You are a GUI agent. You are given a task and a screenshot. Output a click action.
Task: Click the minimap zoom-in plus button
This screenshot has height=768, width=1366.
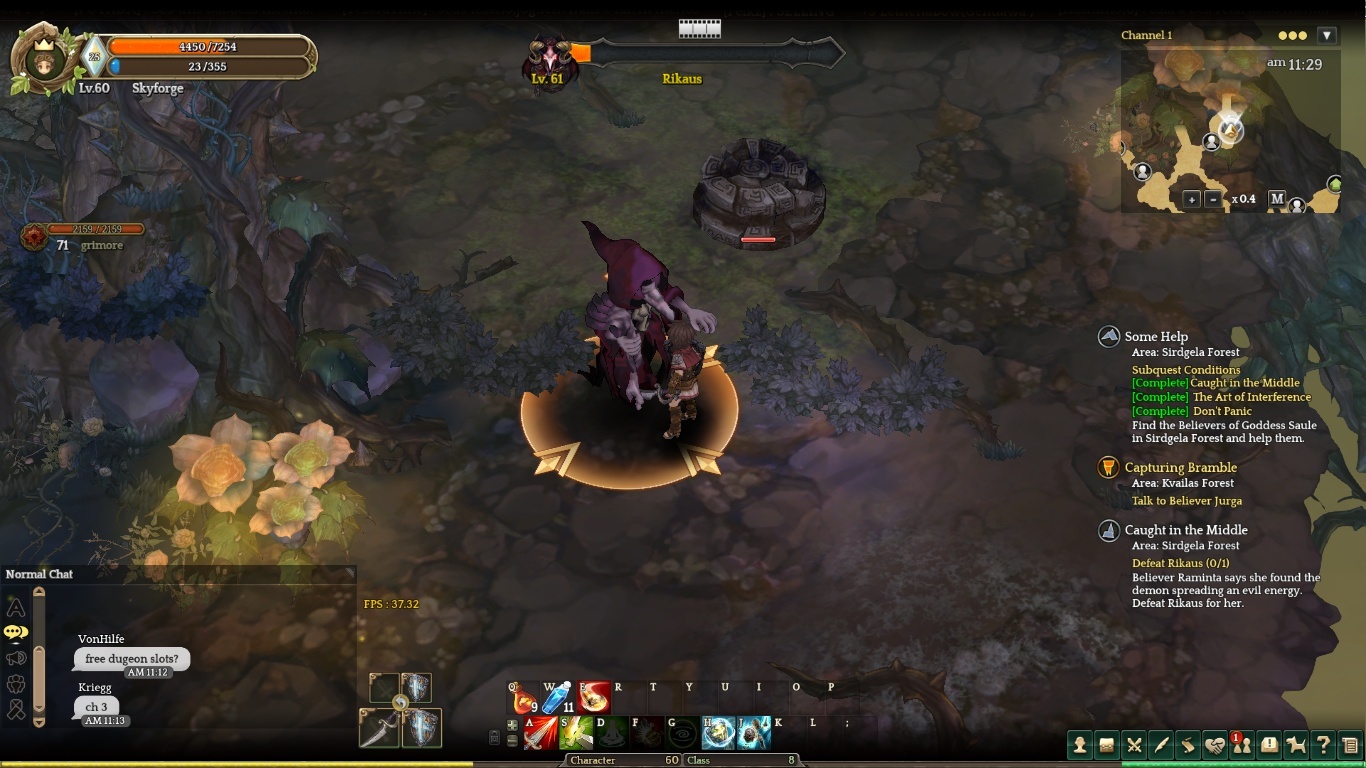[1191, 199]
